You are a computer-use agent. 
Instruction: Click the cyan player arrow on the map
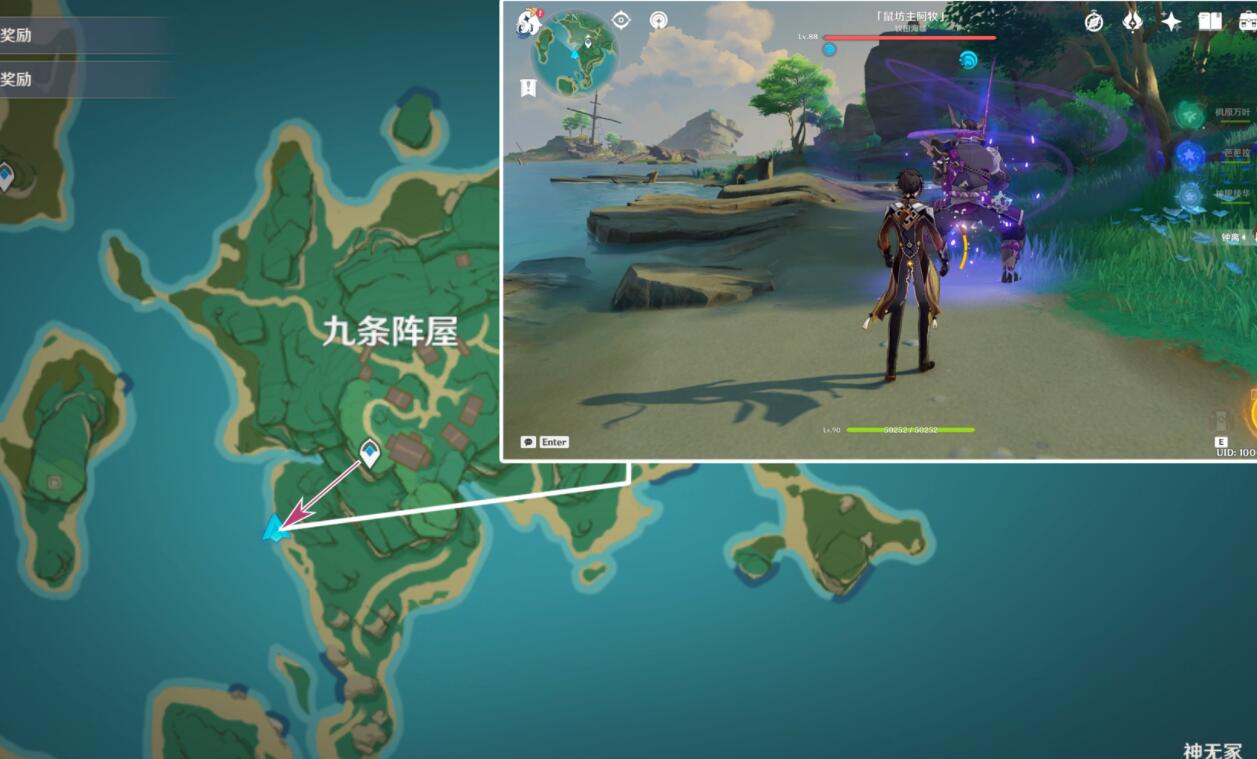coord(273,529)
